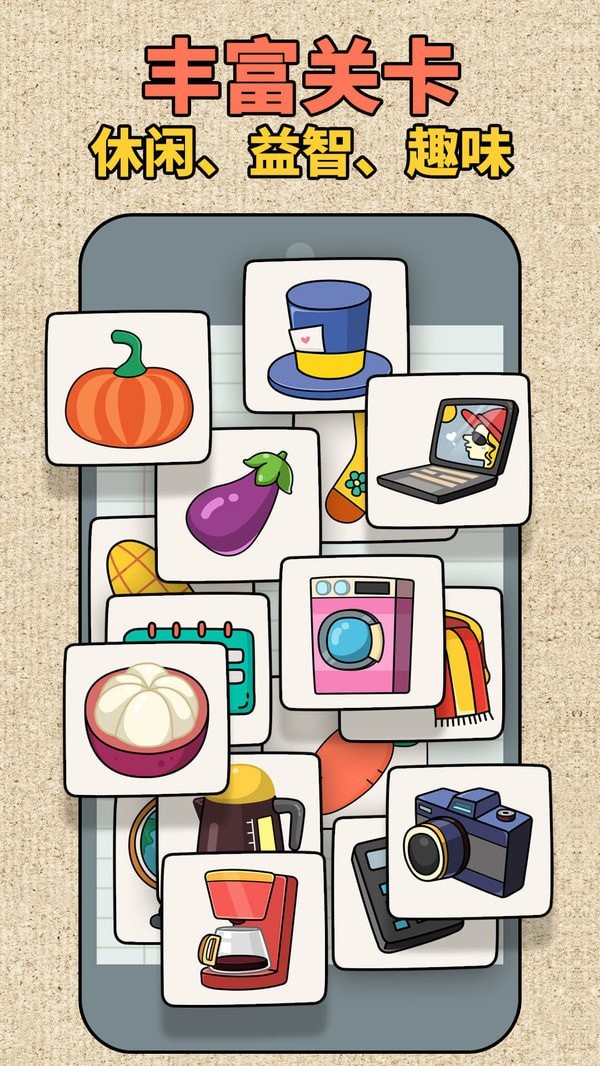Tap the purple eggplant tile

(x=238, y=505)
